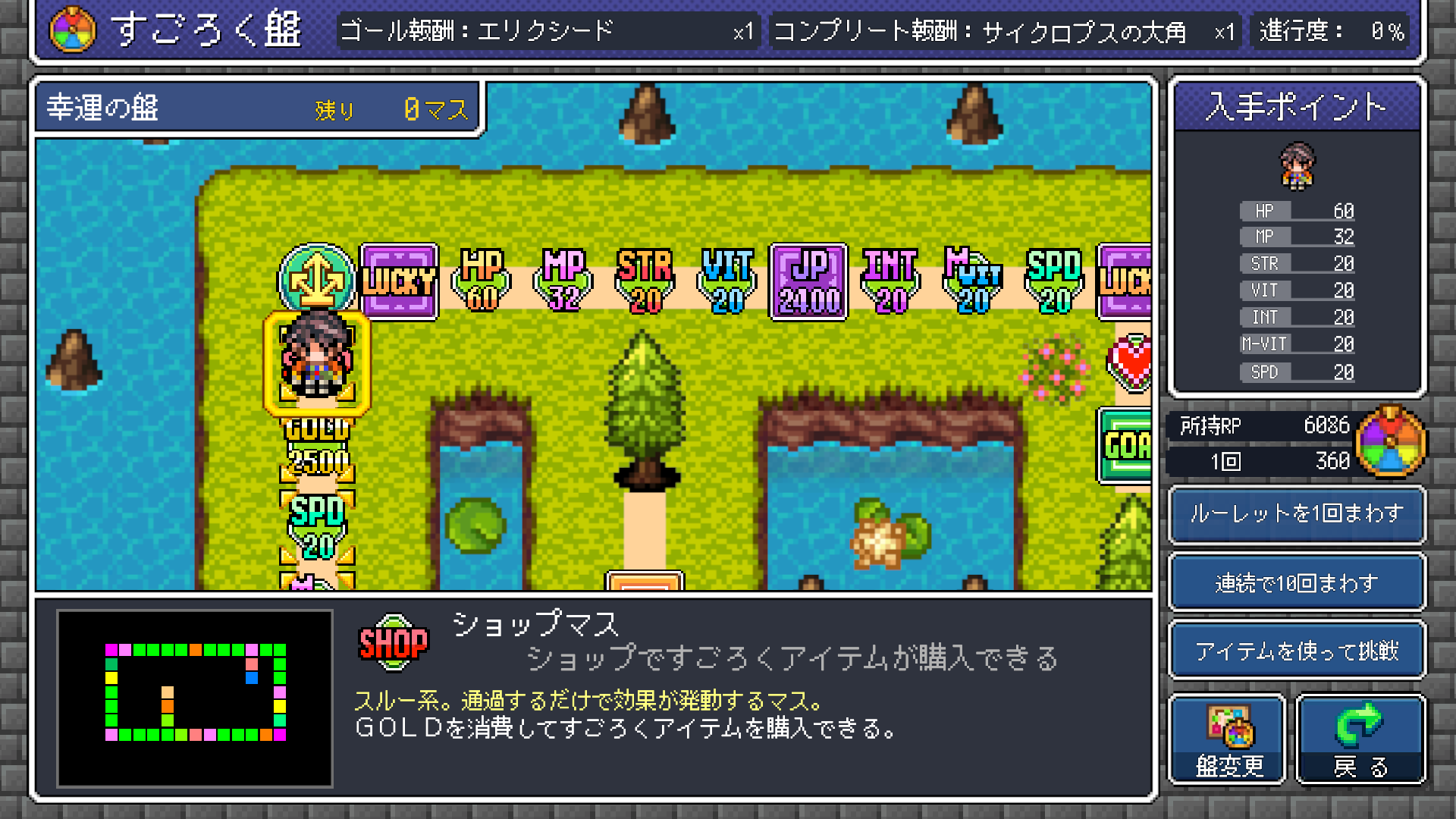Select the LUCKY tile on the board
This screenshot has width=1456, height=819.
coord(400,281)
